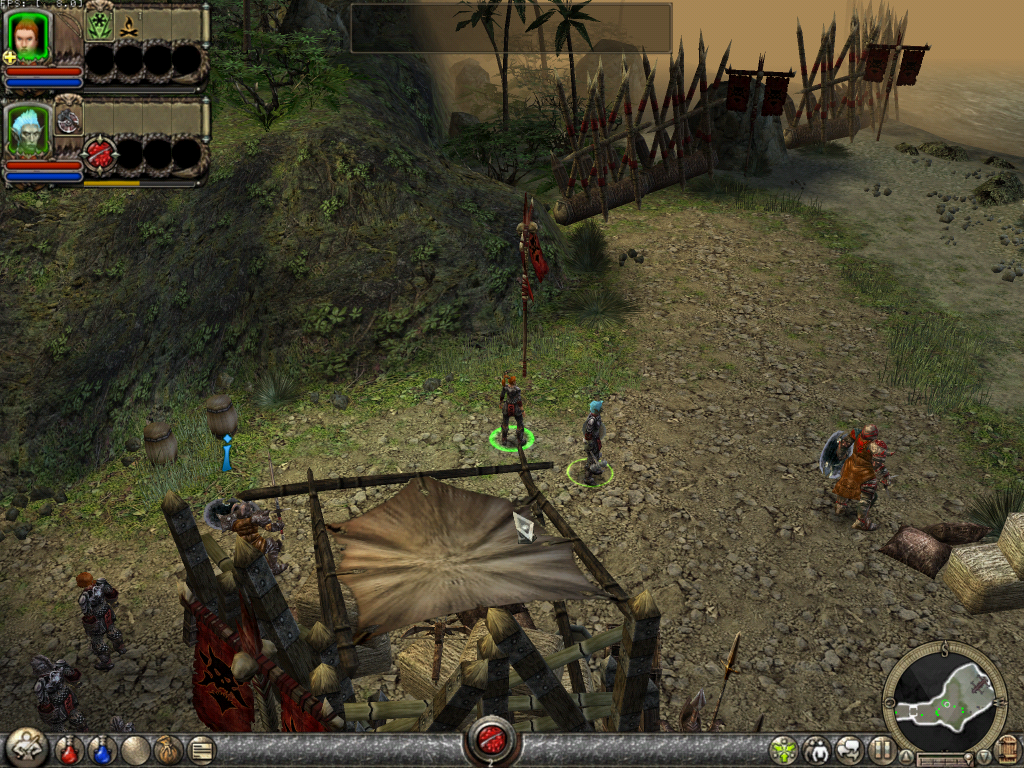The height and width of the screenshot is (768, 1024).
Task: Zoom the minimap with the up-arrow button
Action: [x=906, y=756]
